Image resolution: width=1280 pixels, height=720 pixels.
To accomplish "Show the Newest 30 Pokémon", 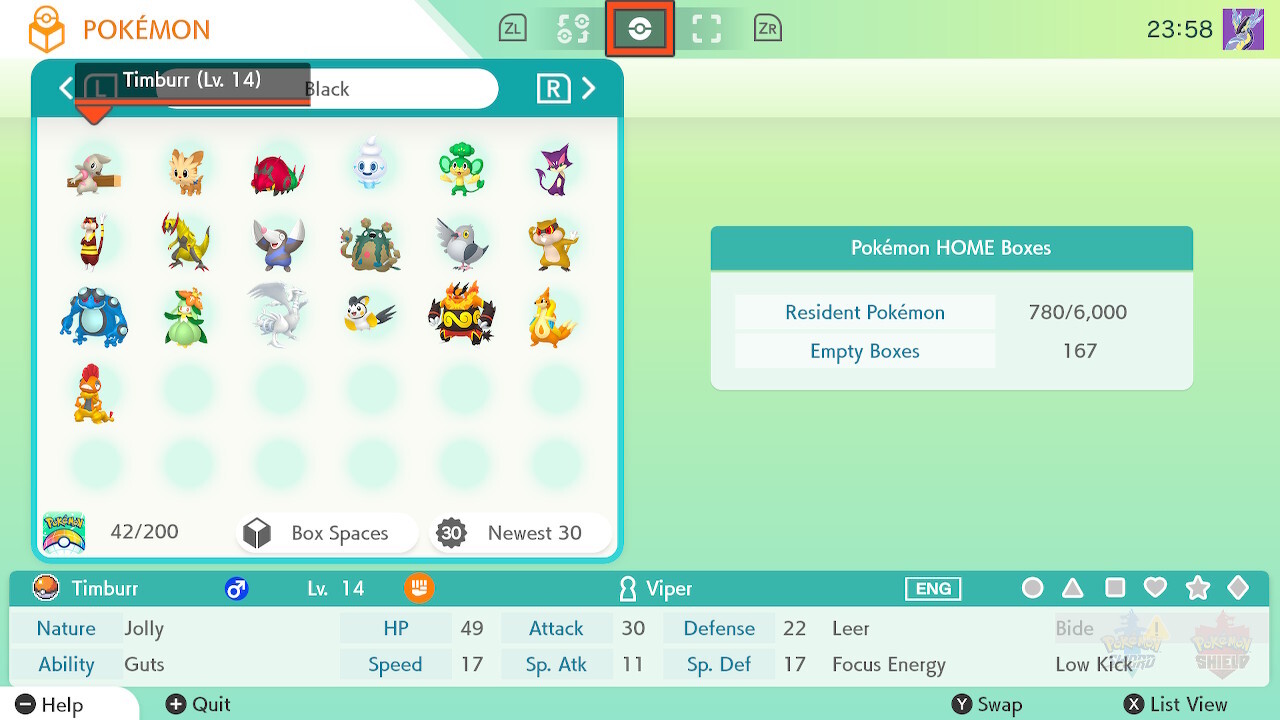I will [x=519, y=533].
